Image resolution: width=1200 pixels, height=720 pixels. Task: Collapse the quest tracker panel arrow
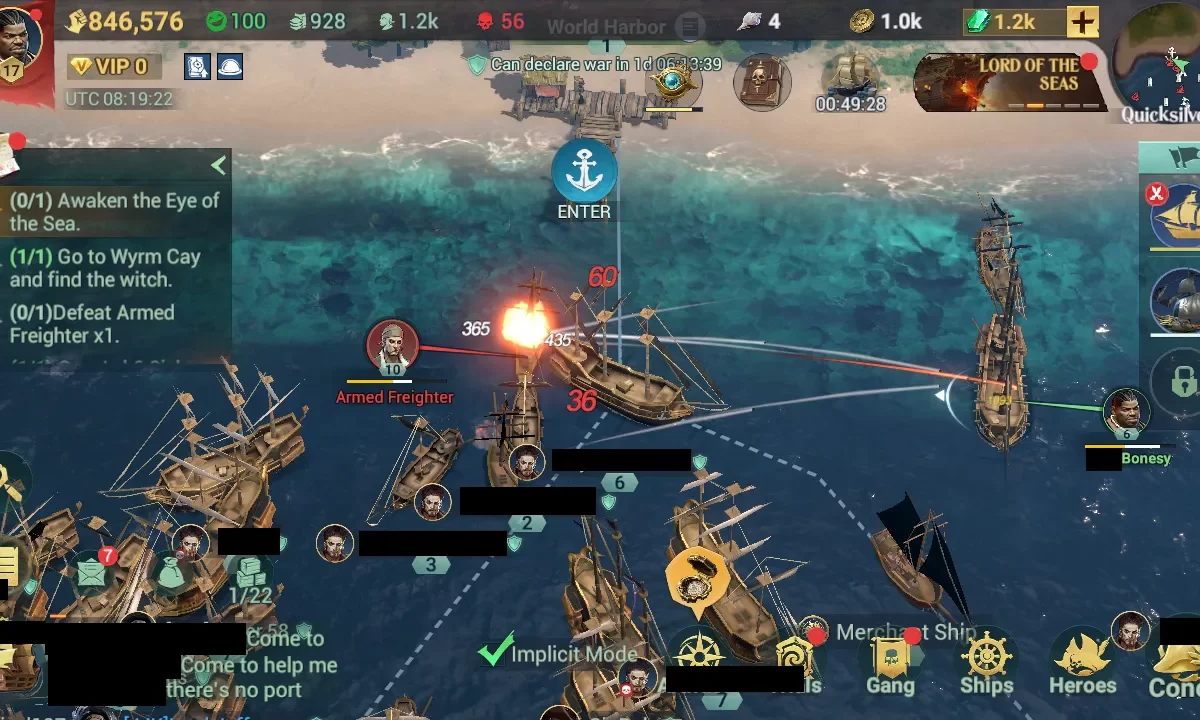pyautogui.click(x=218, y=165)
